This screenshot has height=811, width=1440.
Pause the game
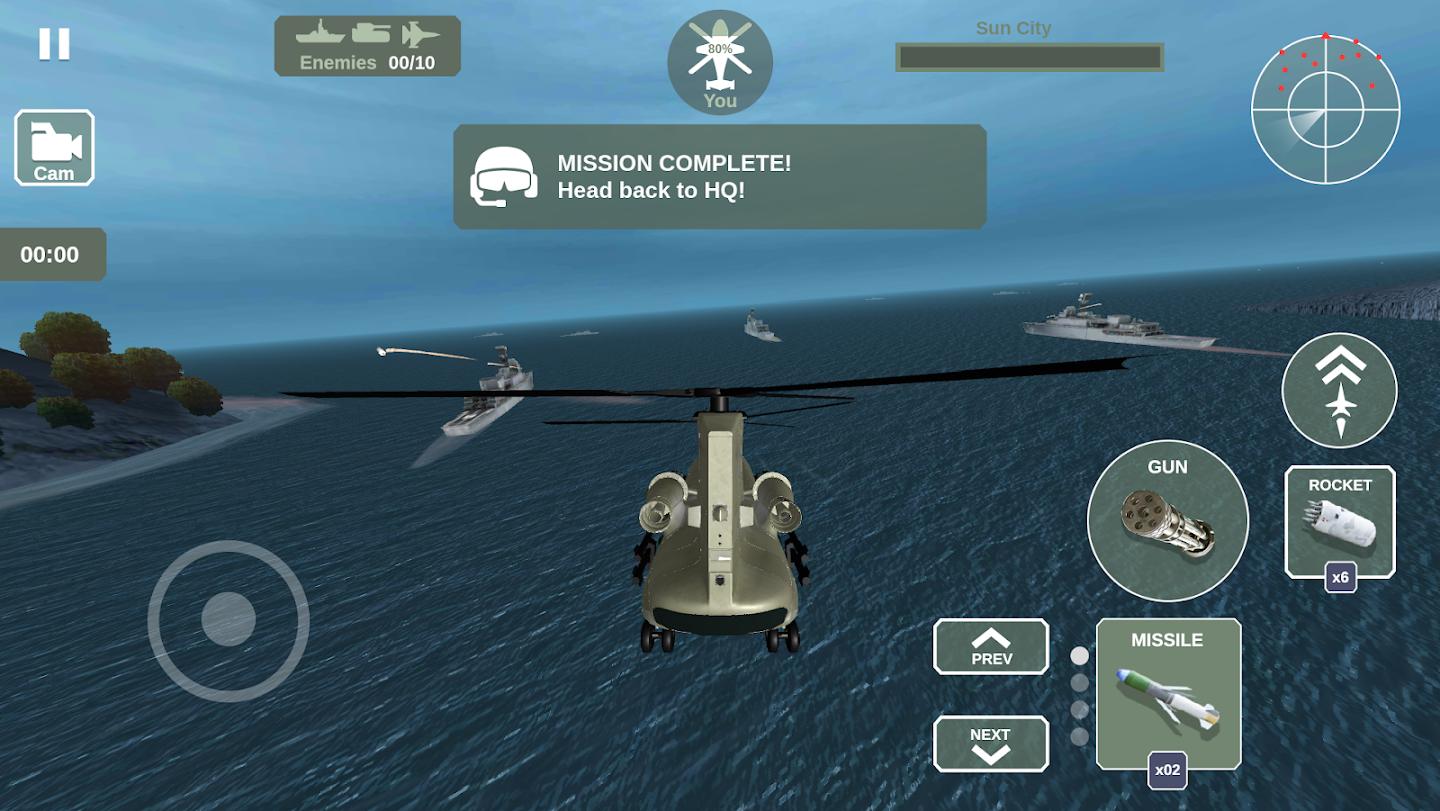pos(54,44)
